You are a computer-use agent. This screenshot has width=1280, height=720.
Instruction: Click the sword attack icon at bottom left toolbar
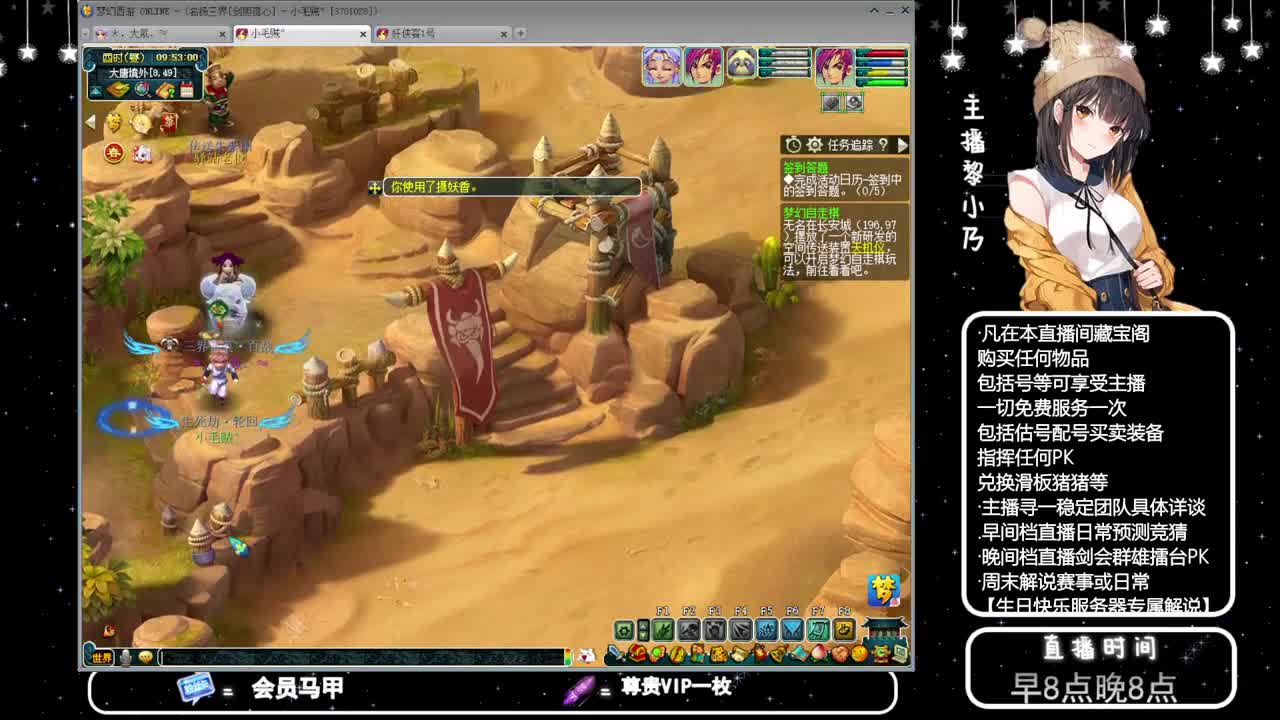tap(615, 652)
